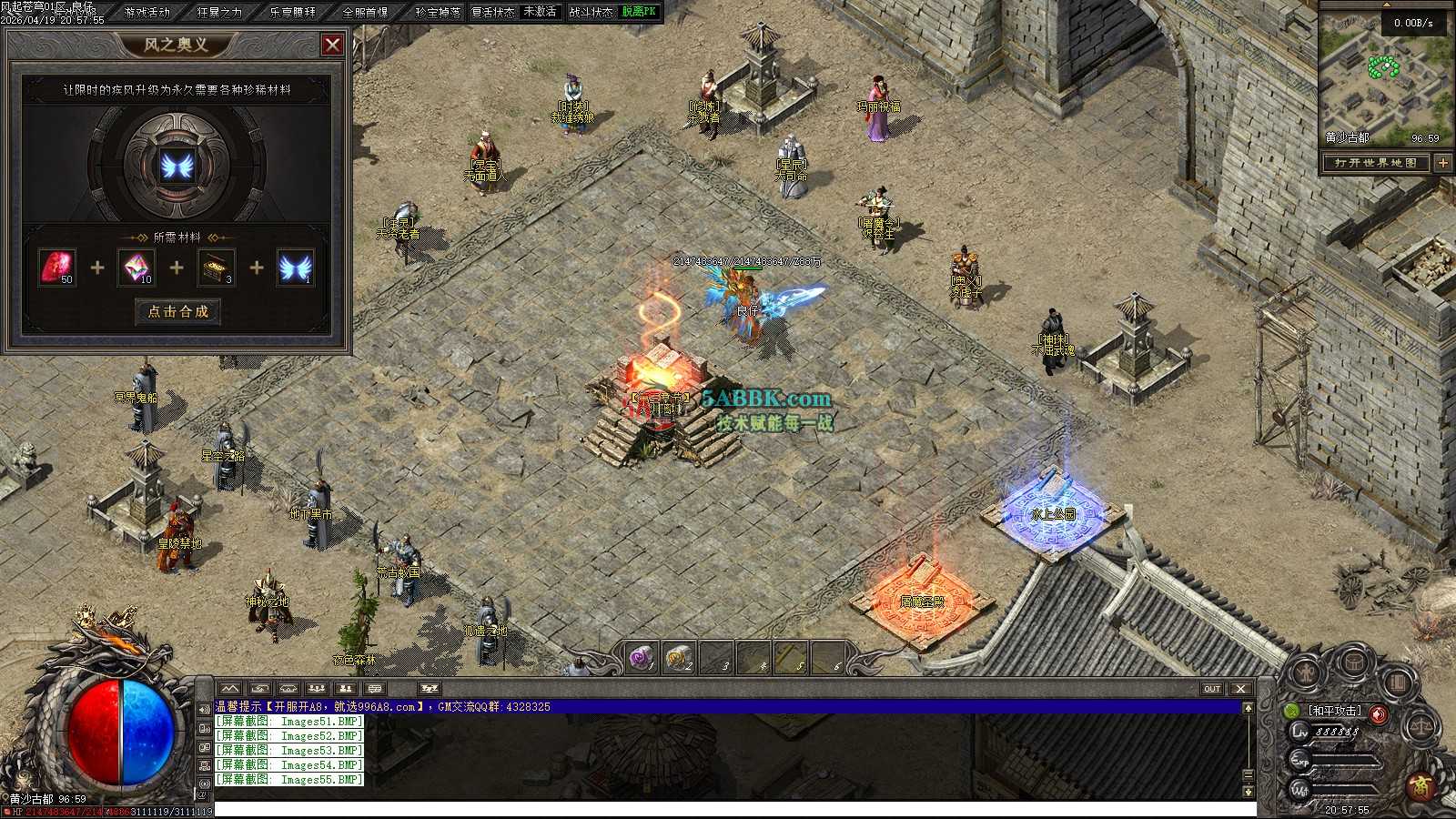The image size is (1456, 819).
Task: Select the red gem material slot
Action: pos(57,268)
